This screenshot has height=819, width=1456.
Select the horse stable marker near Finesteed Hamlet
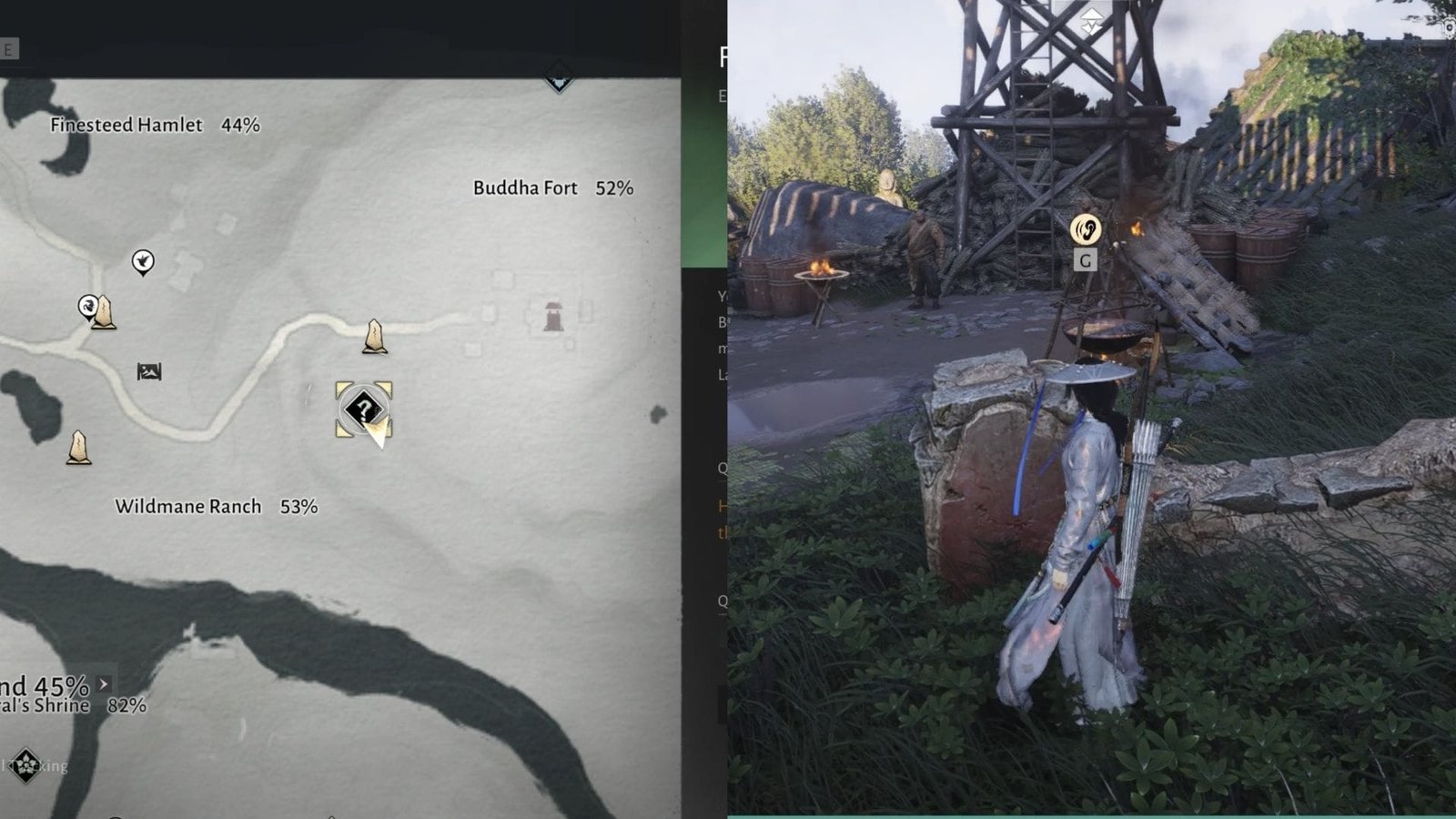[88, 308]
